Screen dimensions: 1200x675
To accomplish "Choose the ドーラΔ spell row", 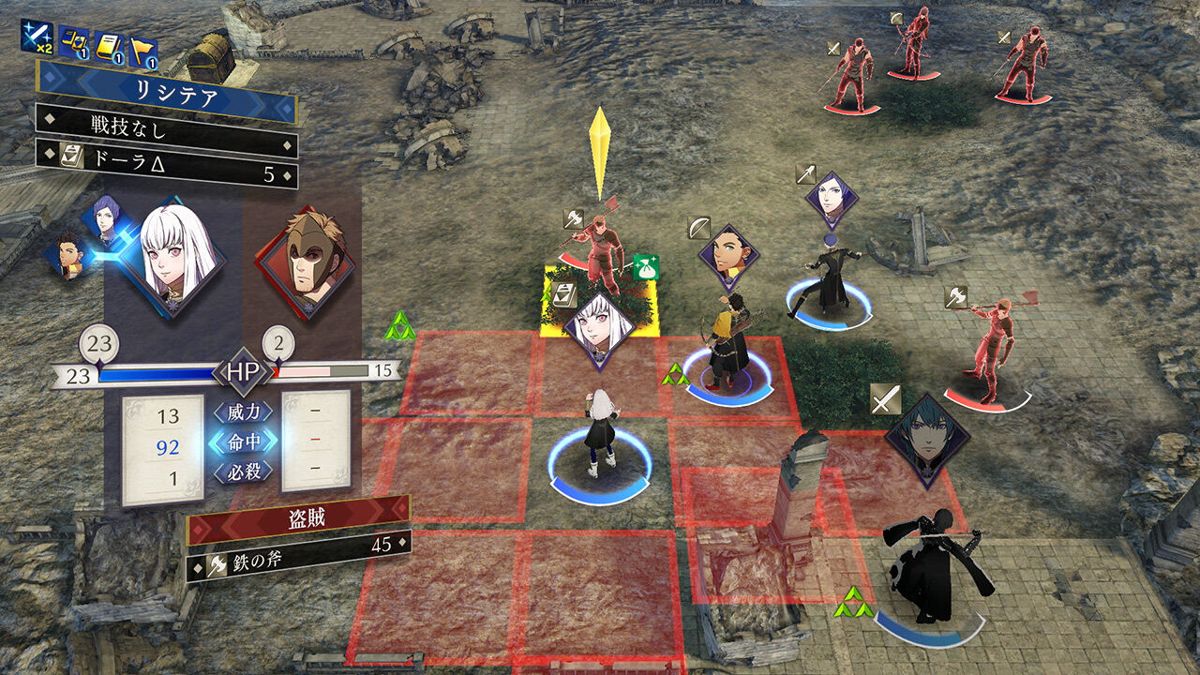I will [x=167, y=157].
